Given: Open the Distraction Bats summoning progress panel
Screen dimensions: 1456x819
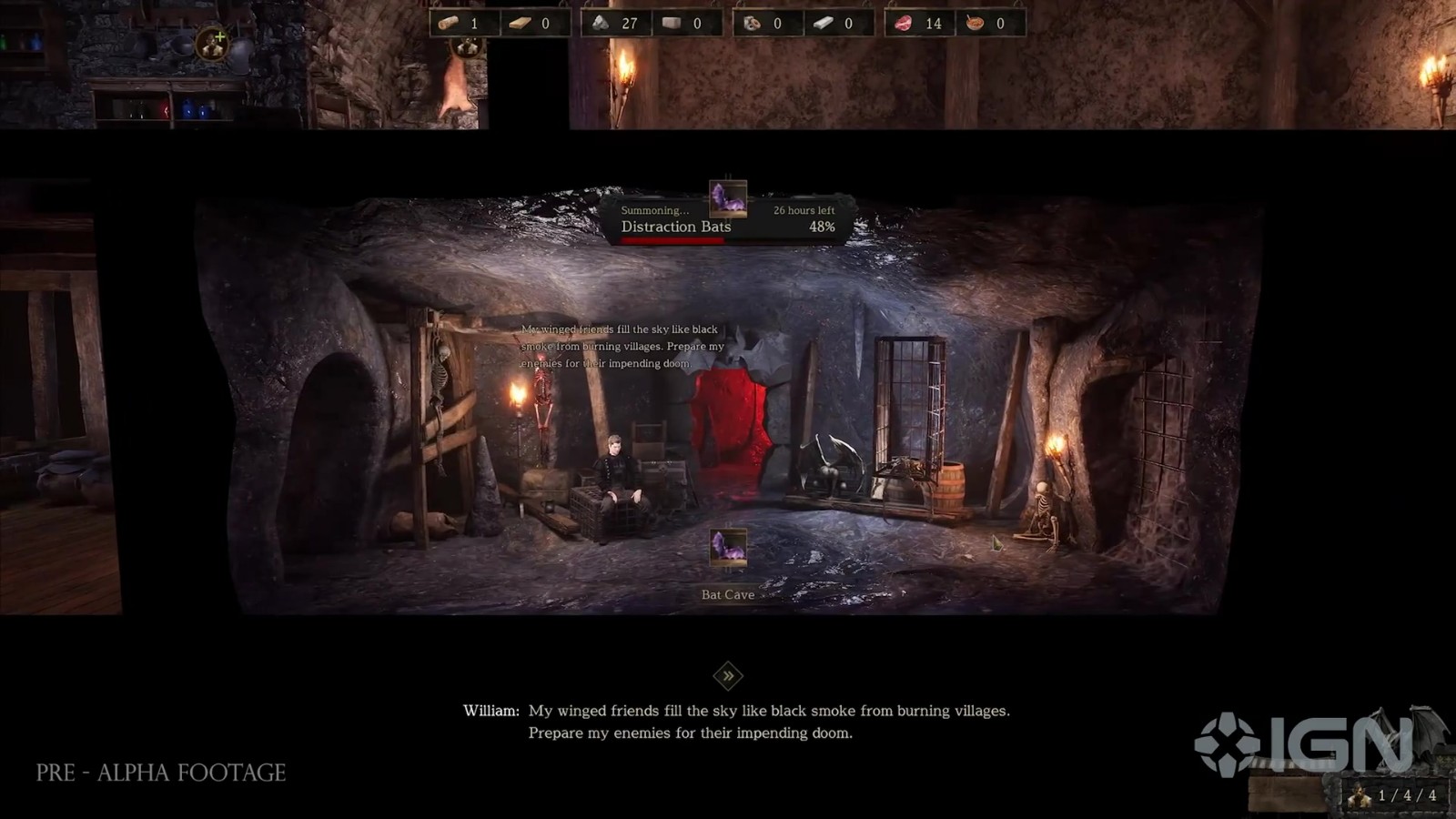Looking at the screenshot, I should pyautogui.click(x=728, y=220).
